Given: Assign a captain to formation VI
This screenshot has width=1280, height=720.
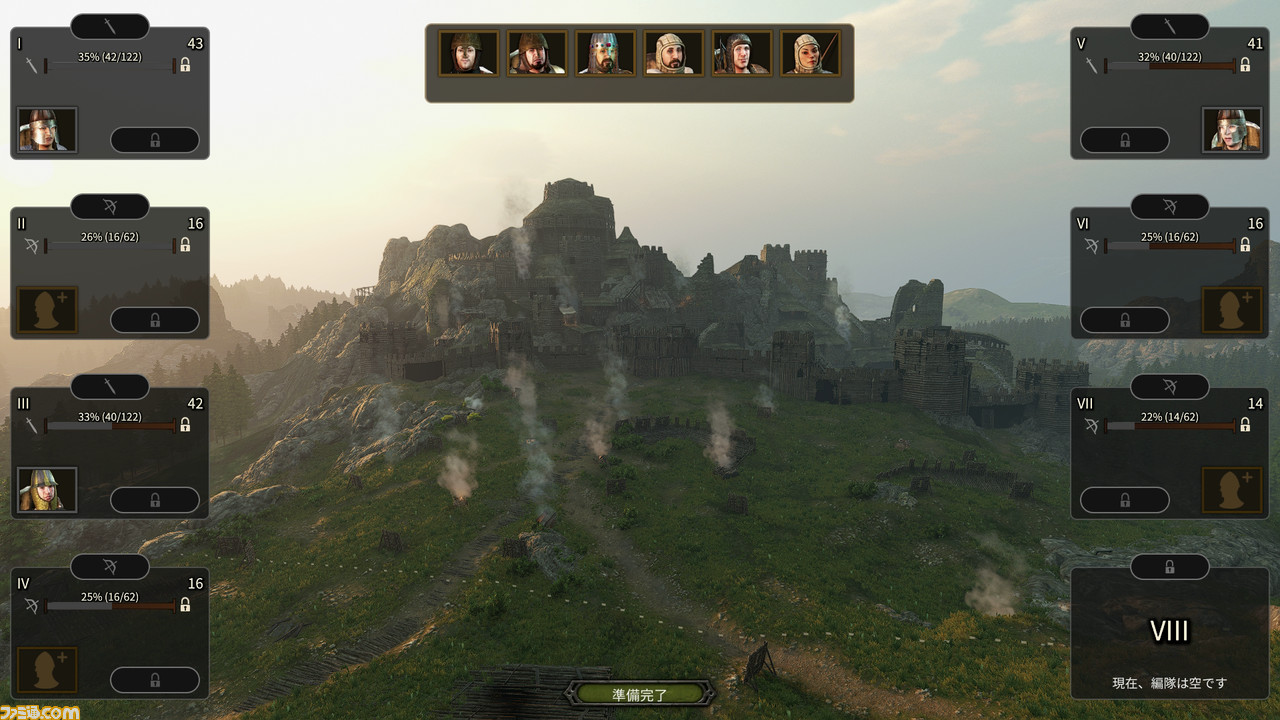Looking at the screenshot, I should pos(1232,310).
